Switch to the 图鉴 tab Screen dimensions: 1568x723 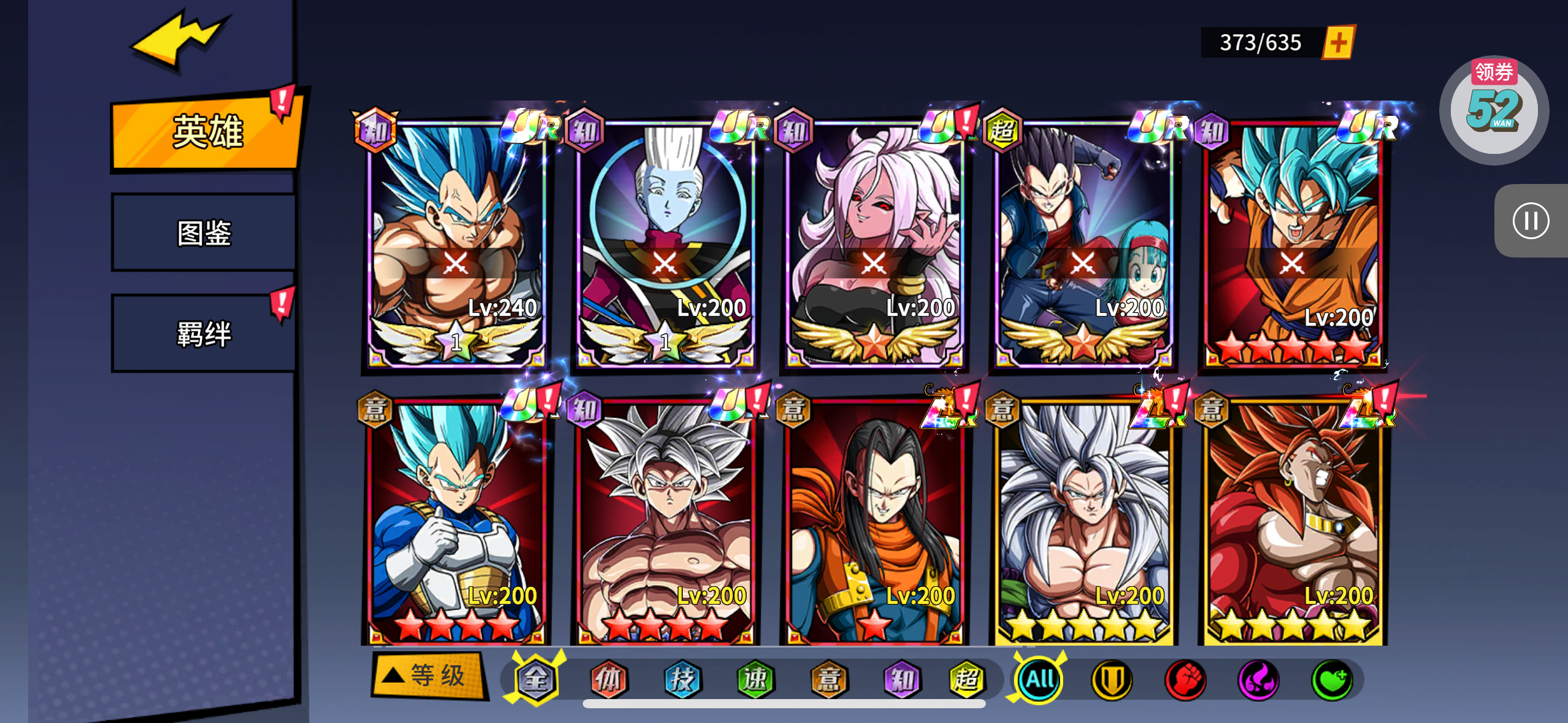(x=204, y=233)
